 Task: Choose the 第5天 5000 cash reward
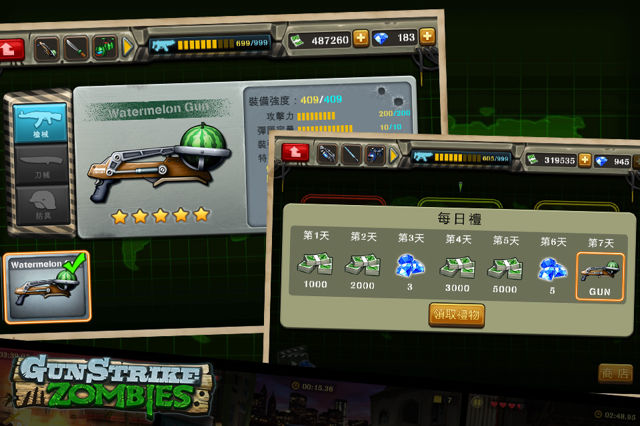click(x=506, y=268)
